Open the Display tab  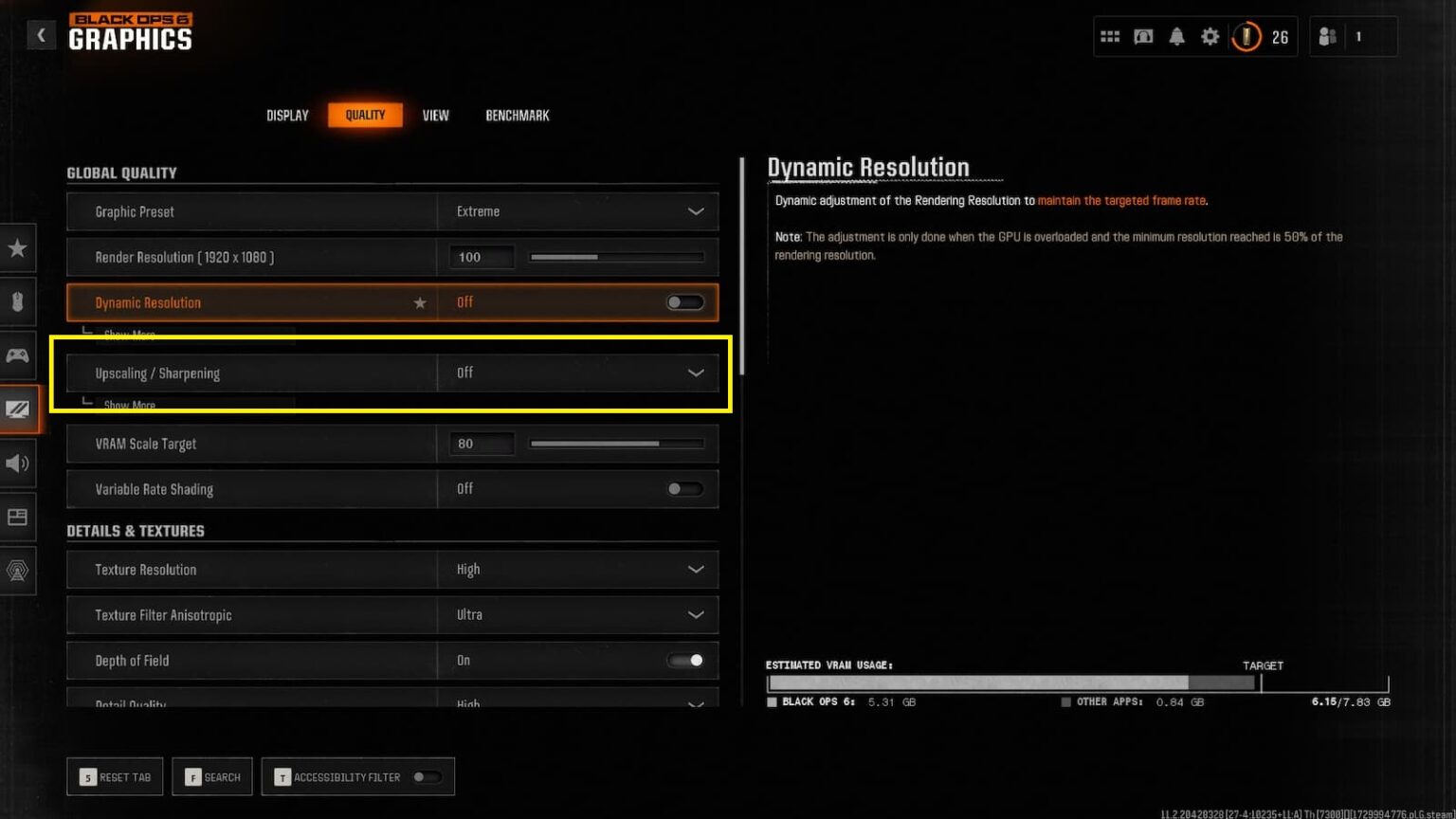click(286, 115)
